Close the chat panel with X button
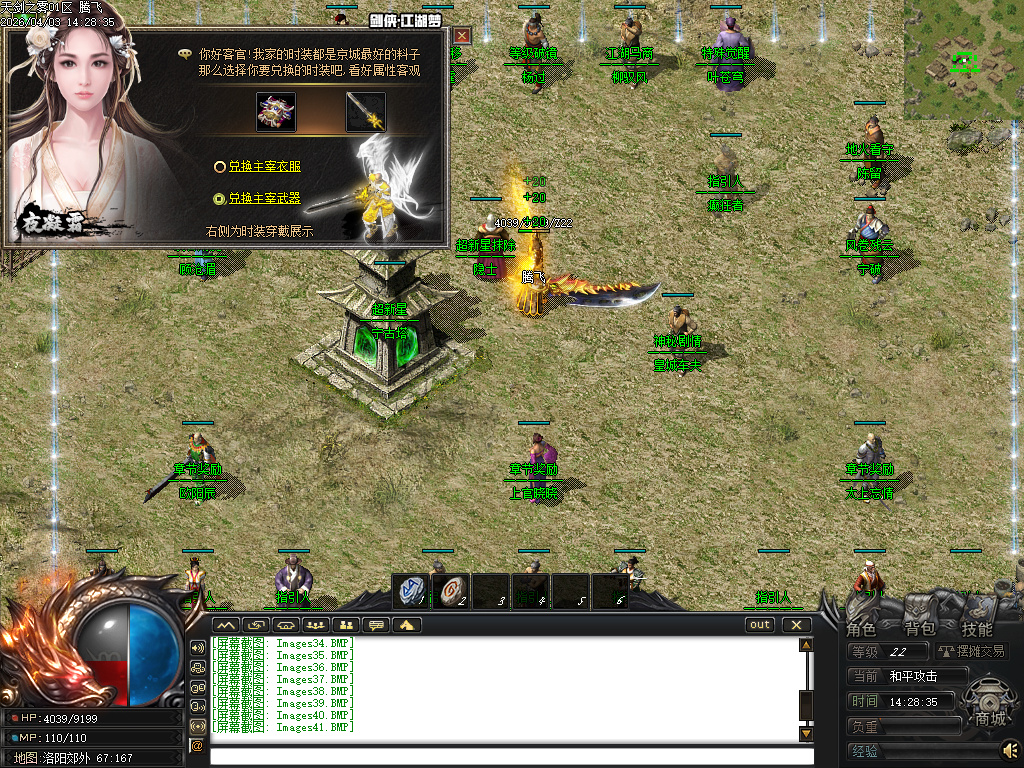The image size is (1024, 768). coord(796,625)
